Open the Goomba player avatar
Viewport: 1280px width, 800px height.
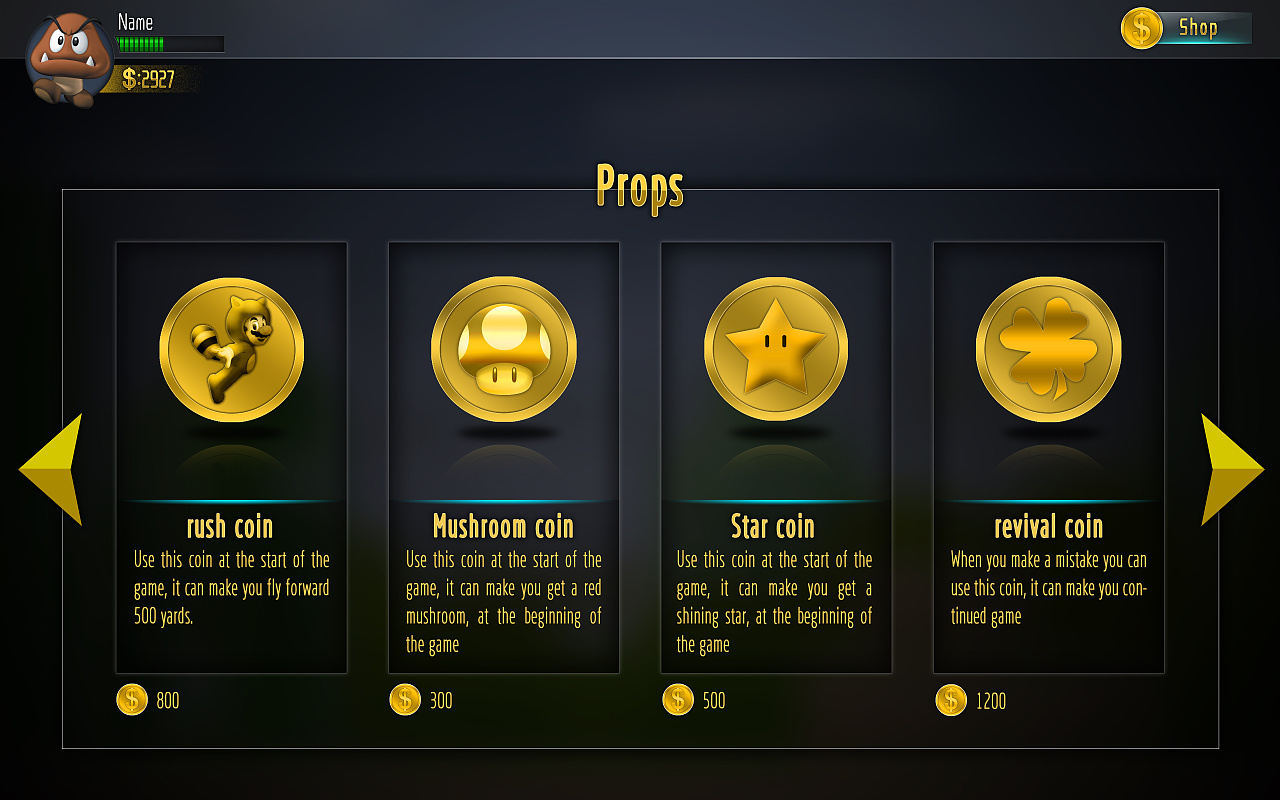66,58
